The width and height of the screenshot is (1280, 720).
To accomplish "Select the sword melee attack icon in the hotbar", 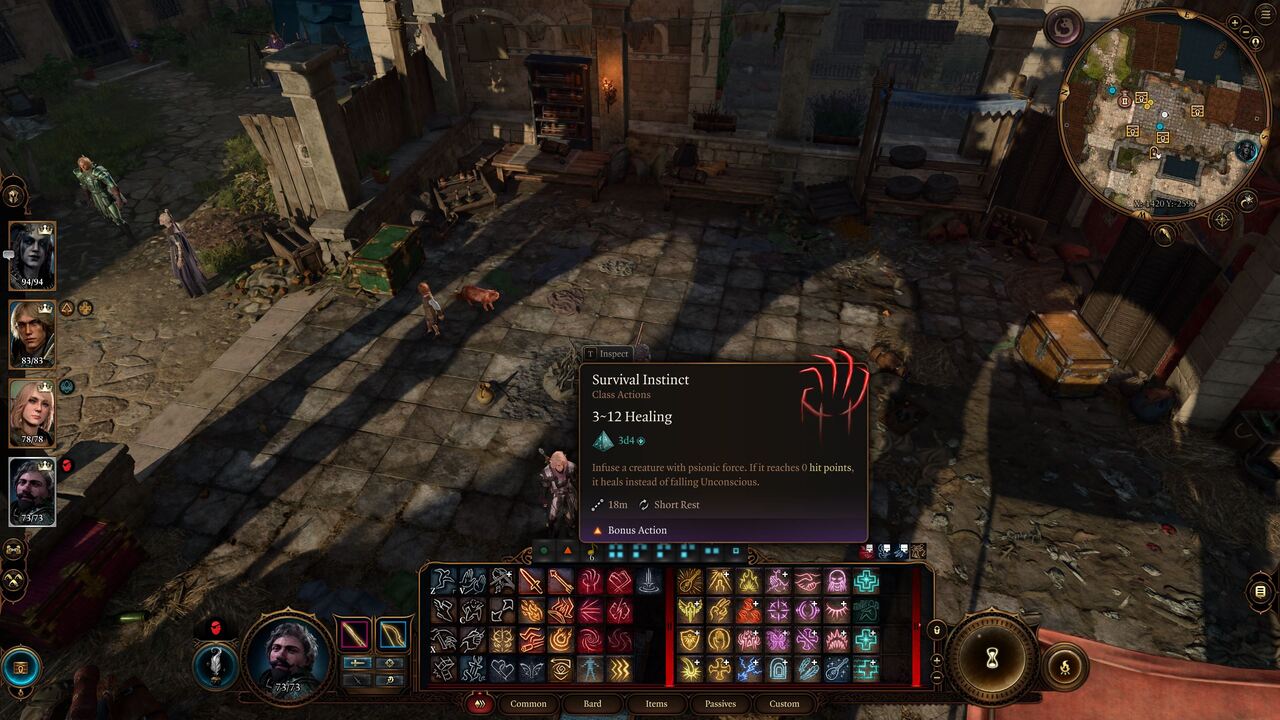I will (530, 581).
